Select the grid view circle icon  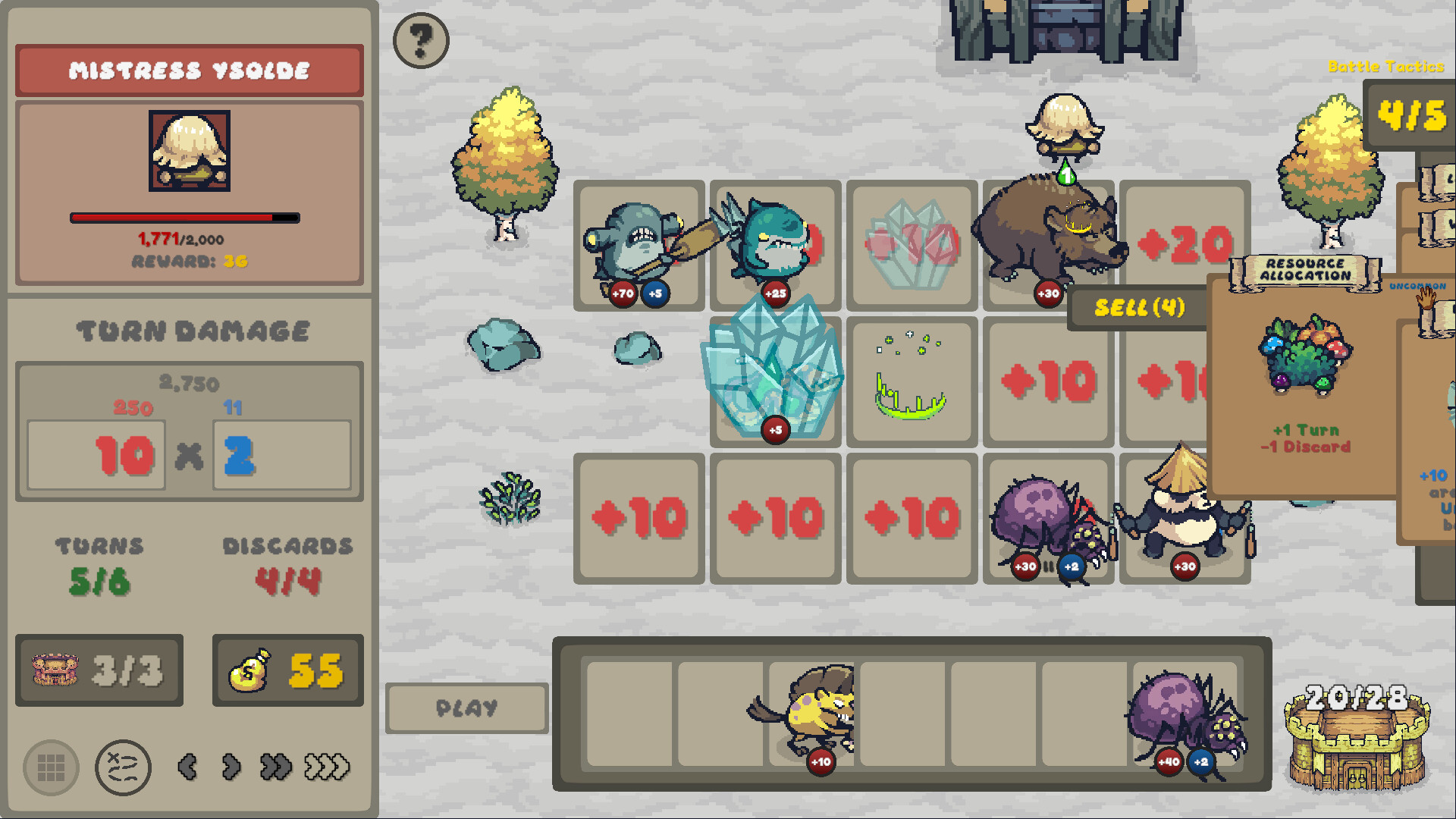tap(50, 767)
